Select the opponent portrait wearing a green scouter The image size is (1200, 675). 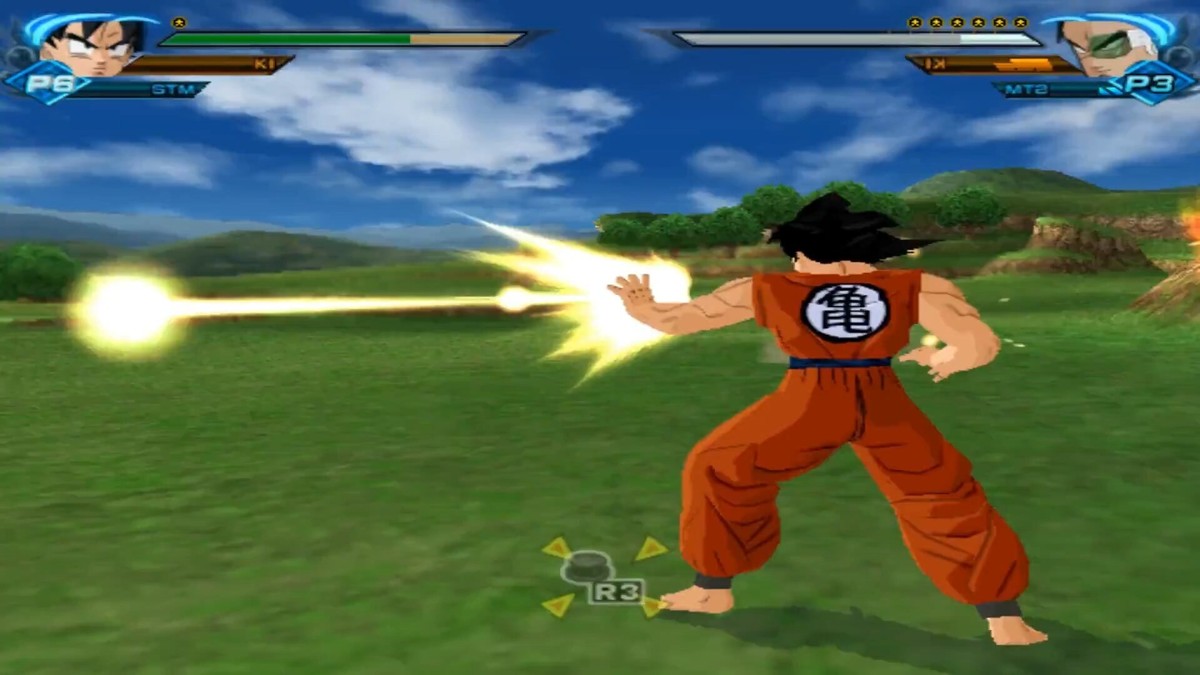tap(1108, 46)
